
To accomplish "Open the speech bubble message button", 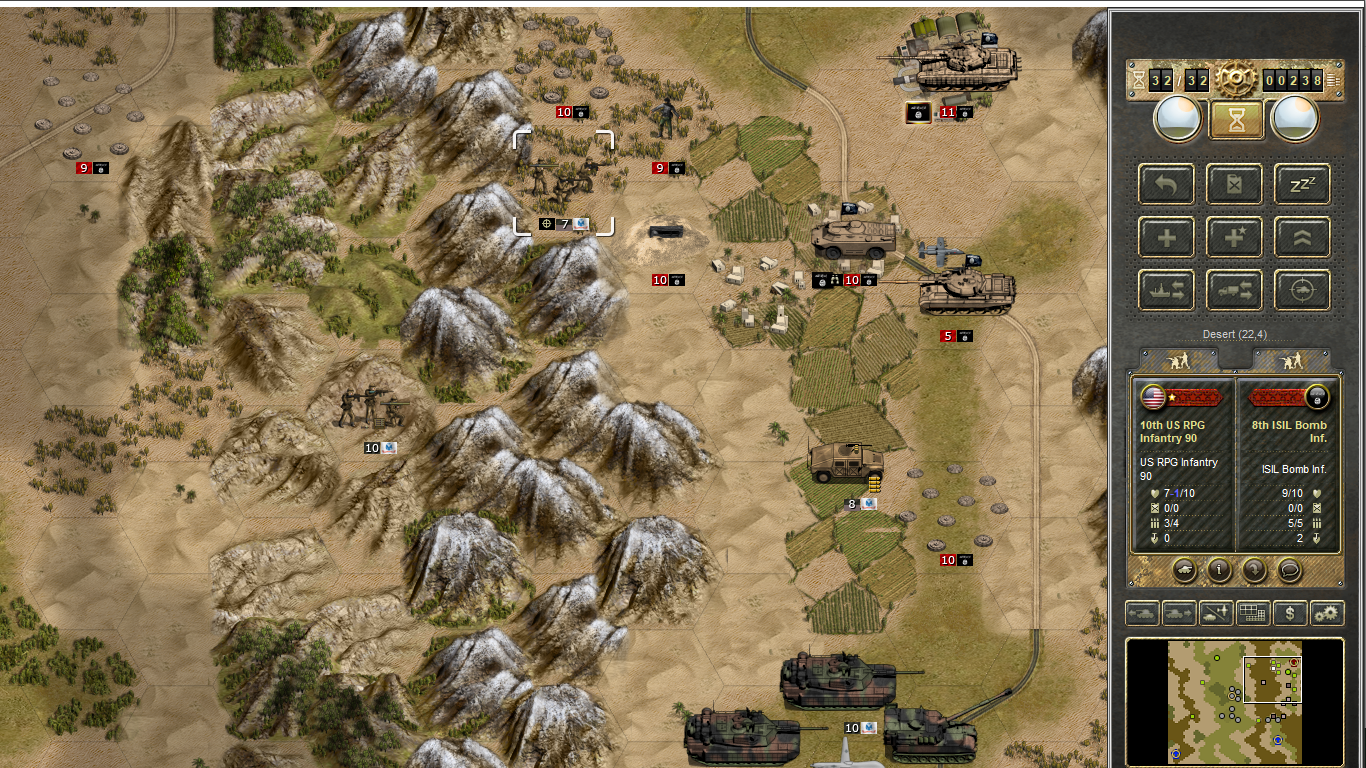I will click(1290, 570).
